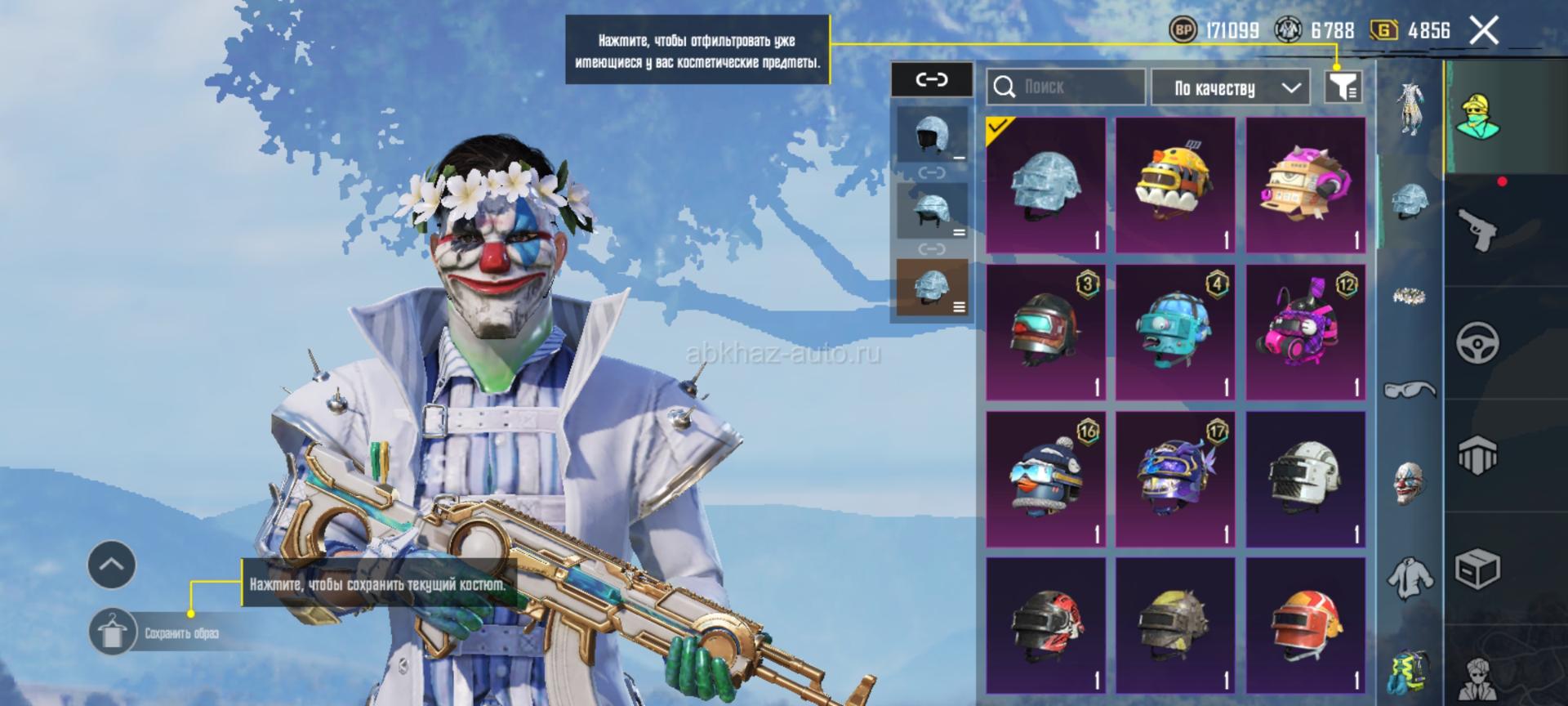Open the glasses cosmetic category

click(1410, 389)
